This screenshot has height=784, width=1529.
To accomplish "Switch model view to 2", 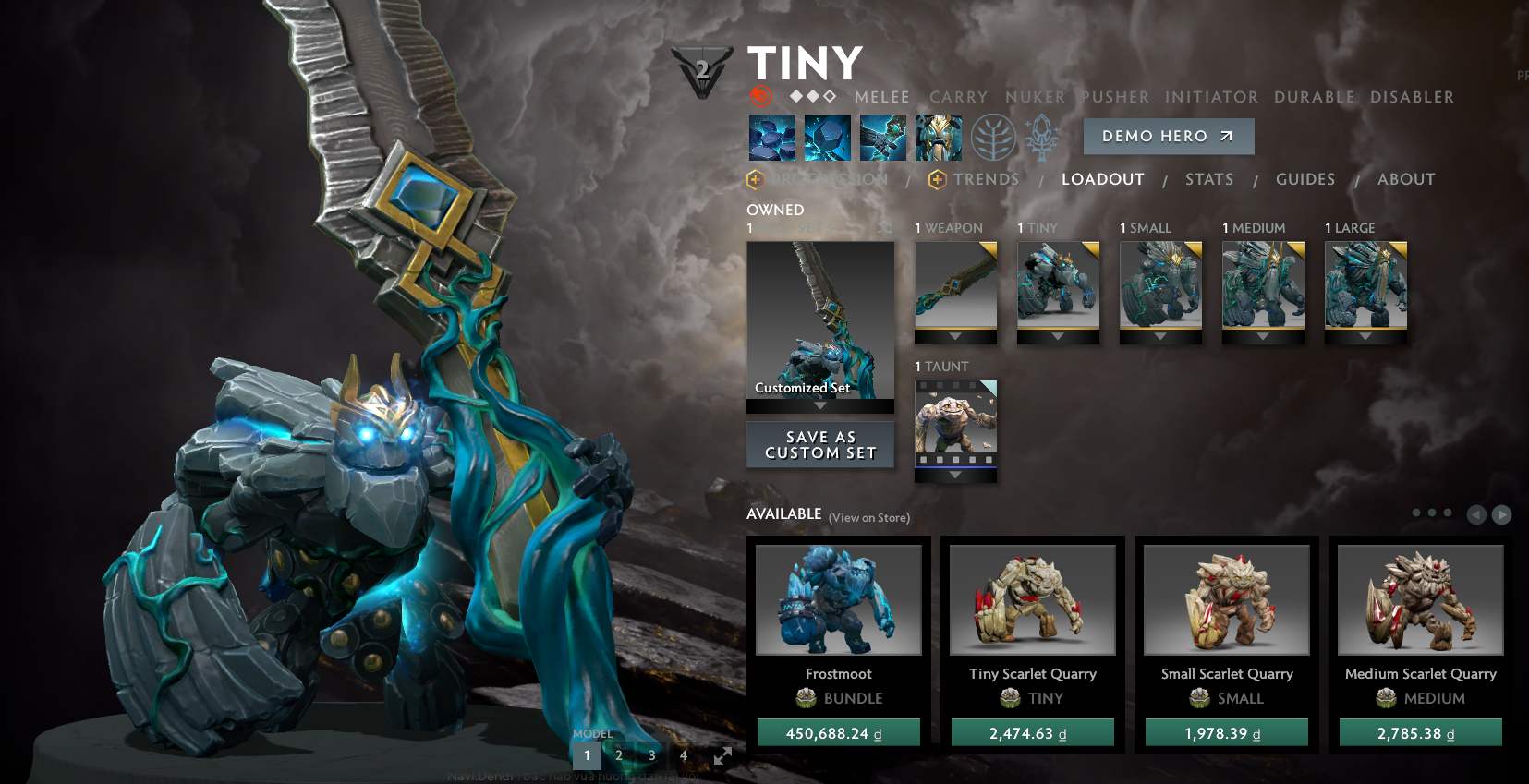I will [x=619, y=755].
